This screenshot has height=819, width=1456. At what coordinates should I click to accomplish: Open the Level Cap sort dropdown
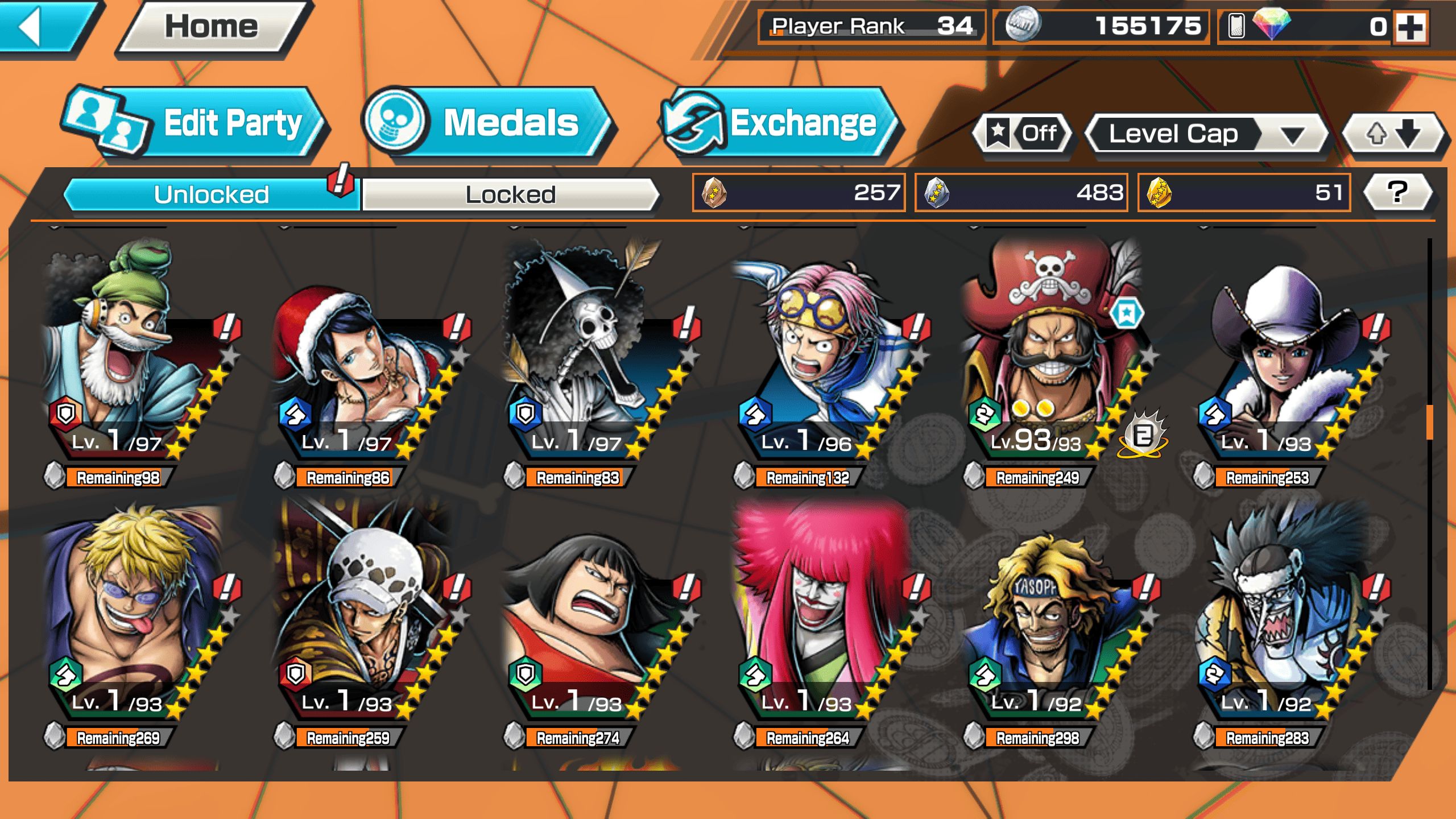(1206, 134)
